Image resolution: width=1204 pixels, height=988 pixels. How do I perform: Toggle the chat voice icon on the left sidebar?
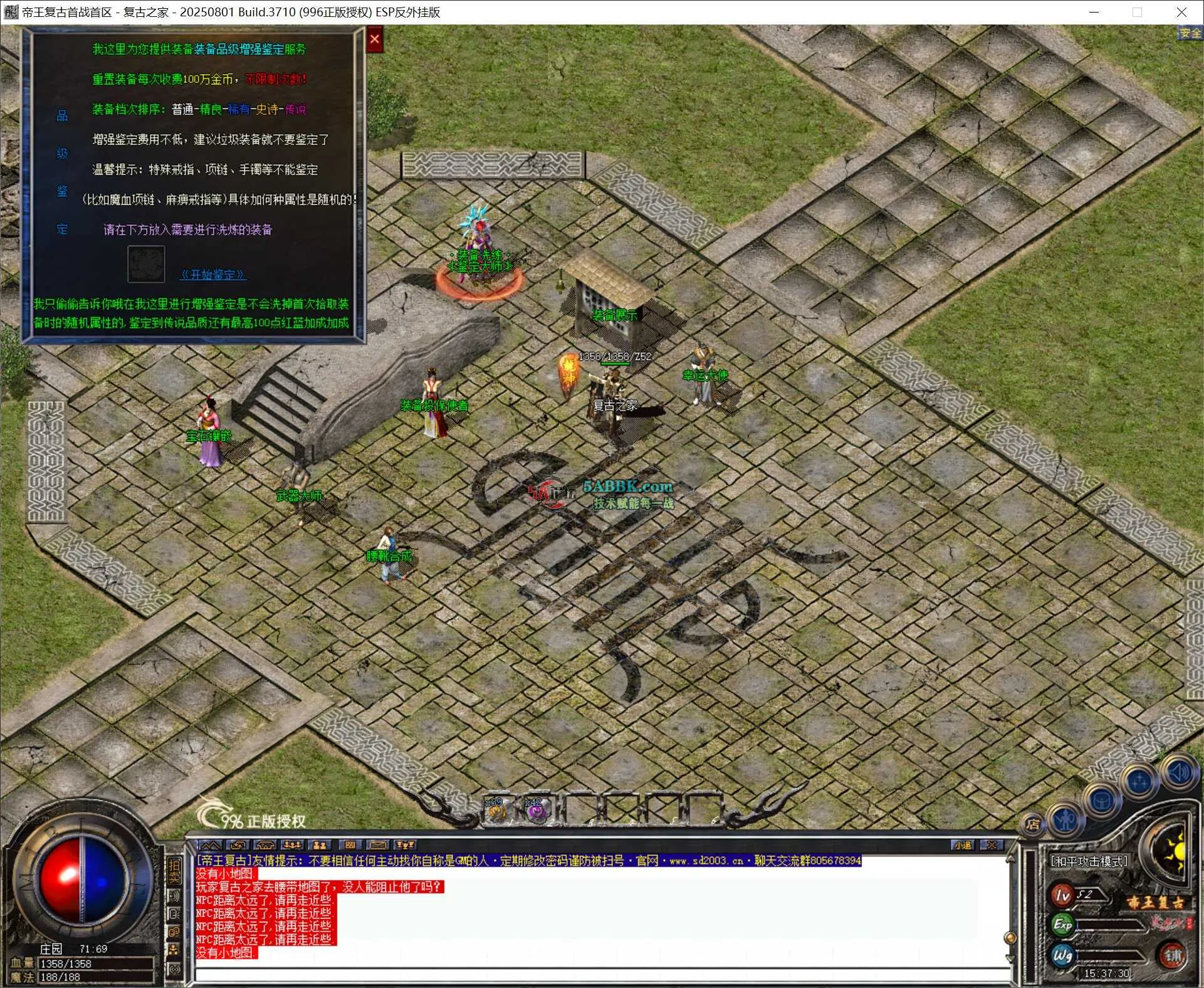174,895
